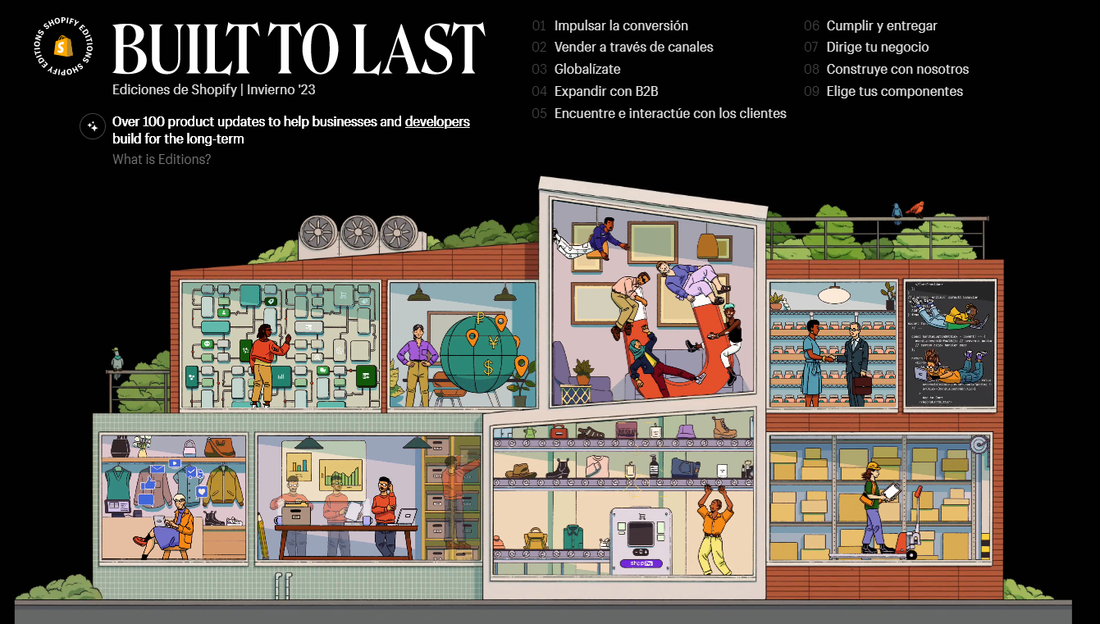The height and width of the screenshot is (624, 1100).
Task: Open section 01 Impulsar la conversión
Action: pyautogui.click(x=620, y=26)
